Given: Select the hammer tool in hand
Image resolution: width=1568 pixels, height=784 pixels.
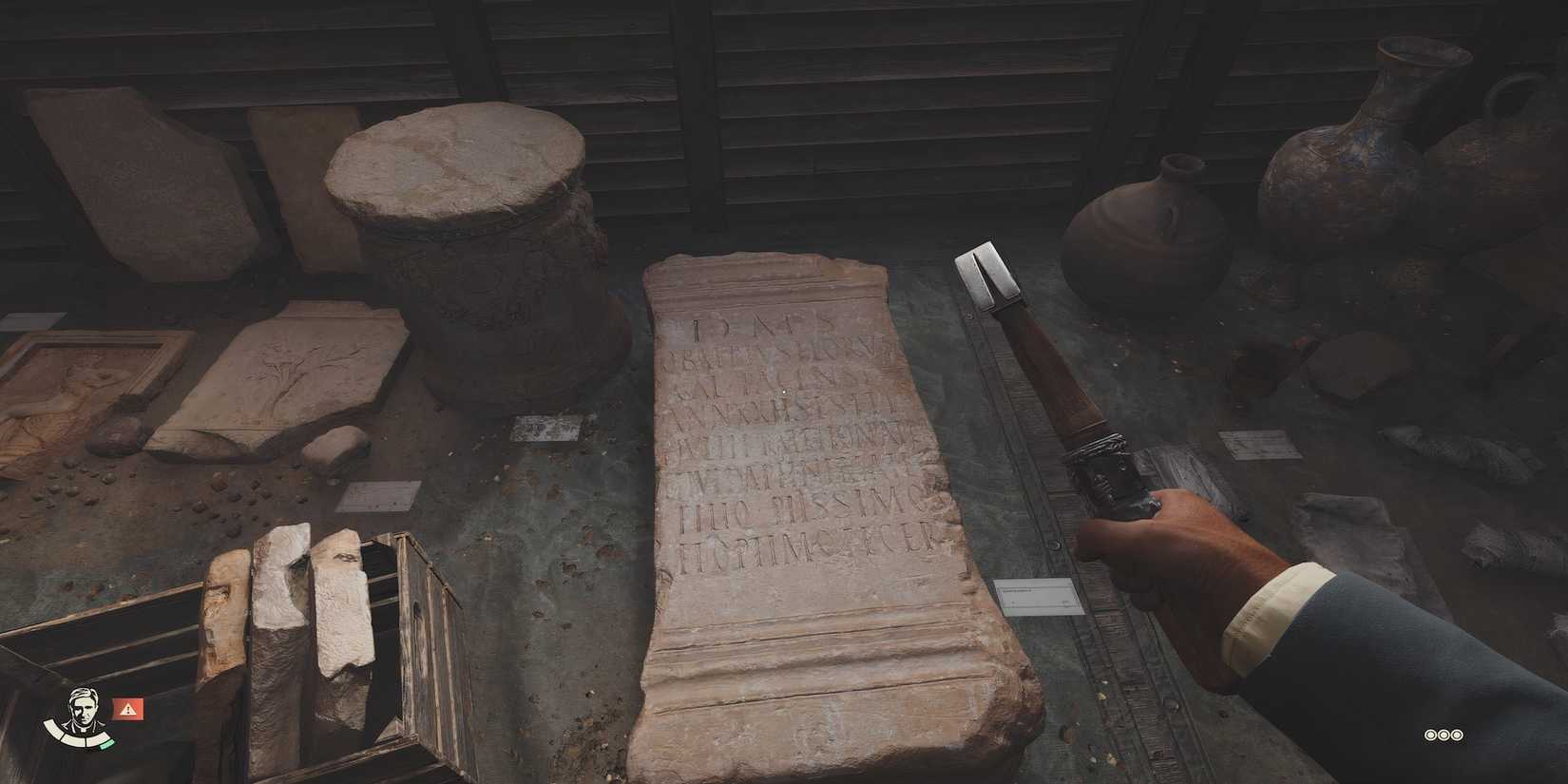Looking at the screenshot, I should tap(1045, 380).
